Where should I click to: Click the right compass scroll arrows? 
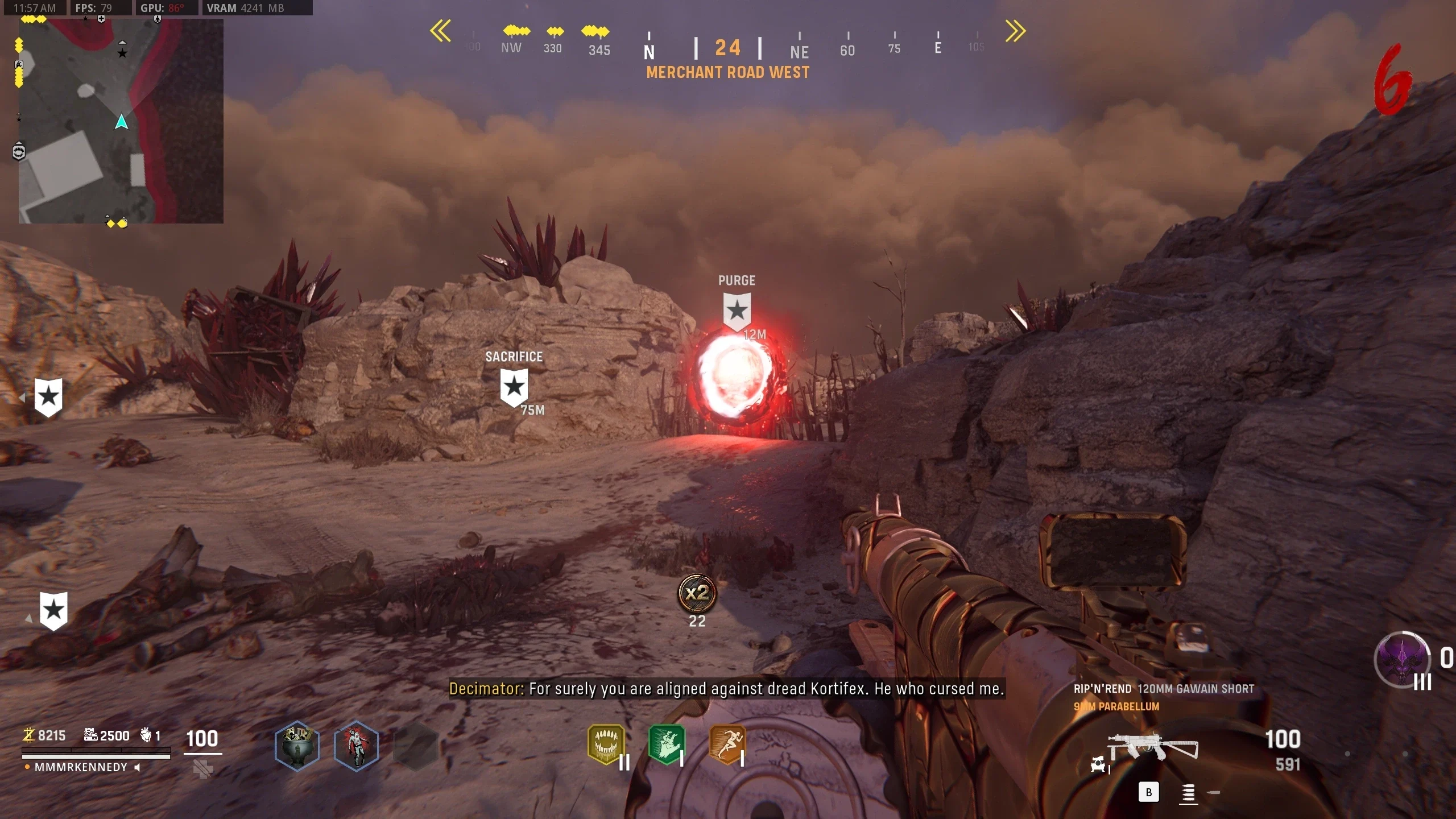(x=1015, y=31)
